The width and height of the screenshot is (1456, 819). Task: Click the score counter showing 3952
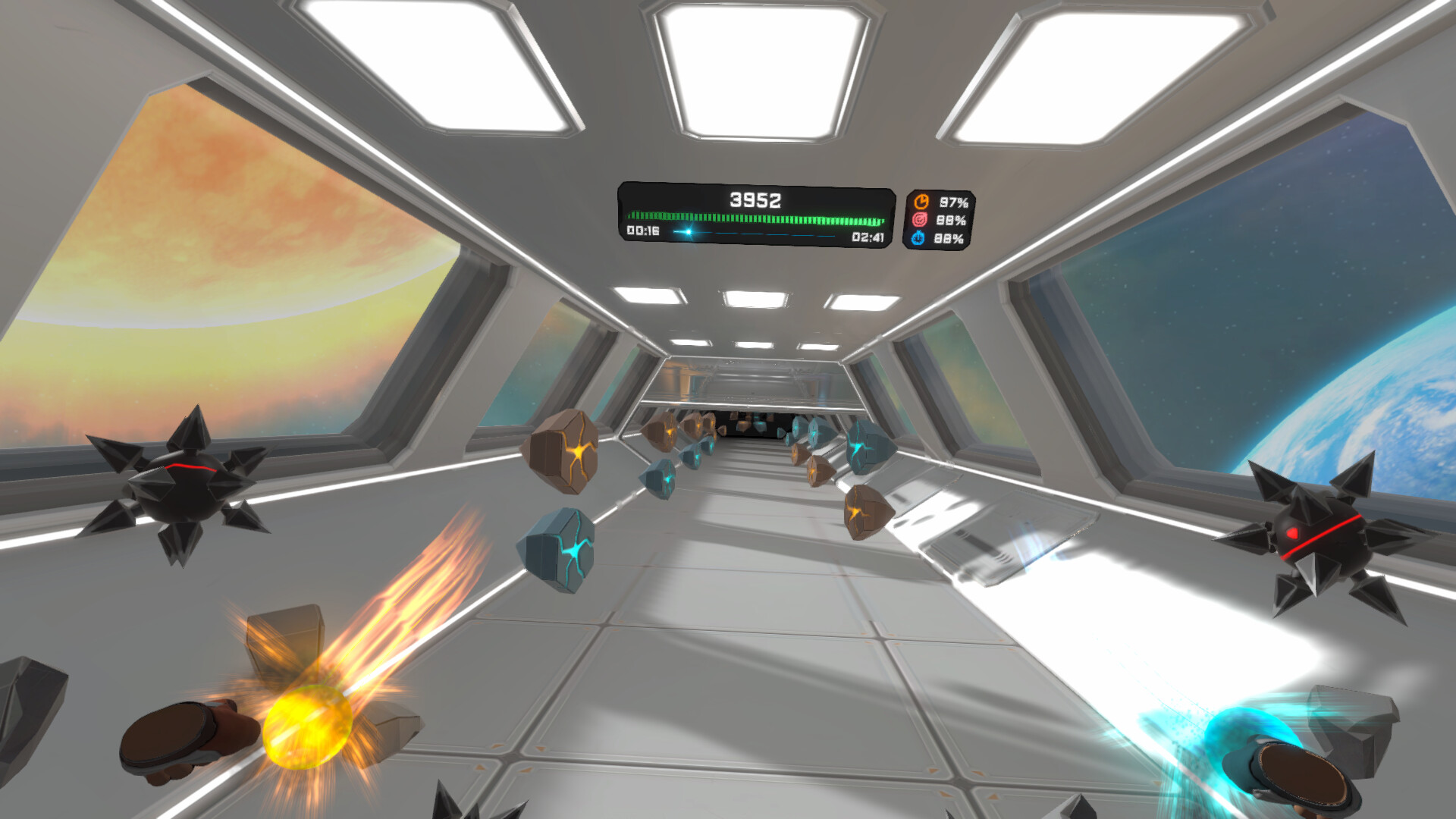(756, 199)
